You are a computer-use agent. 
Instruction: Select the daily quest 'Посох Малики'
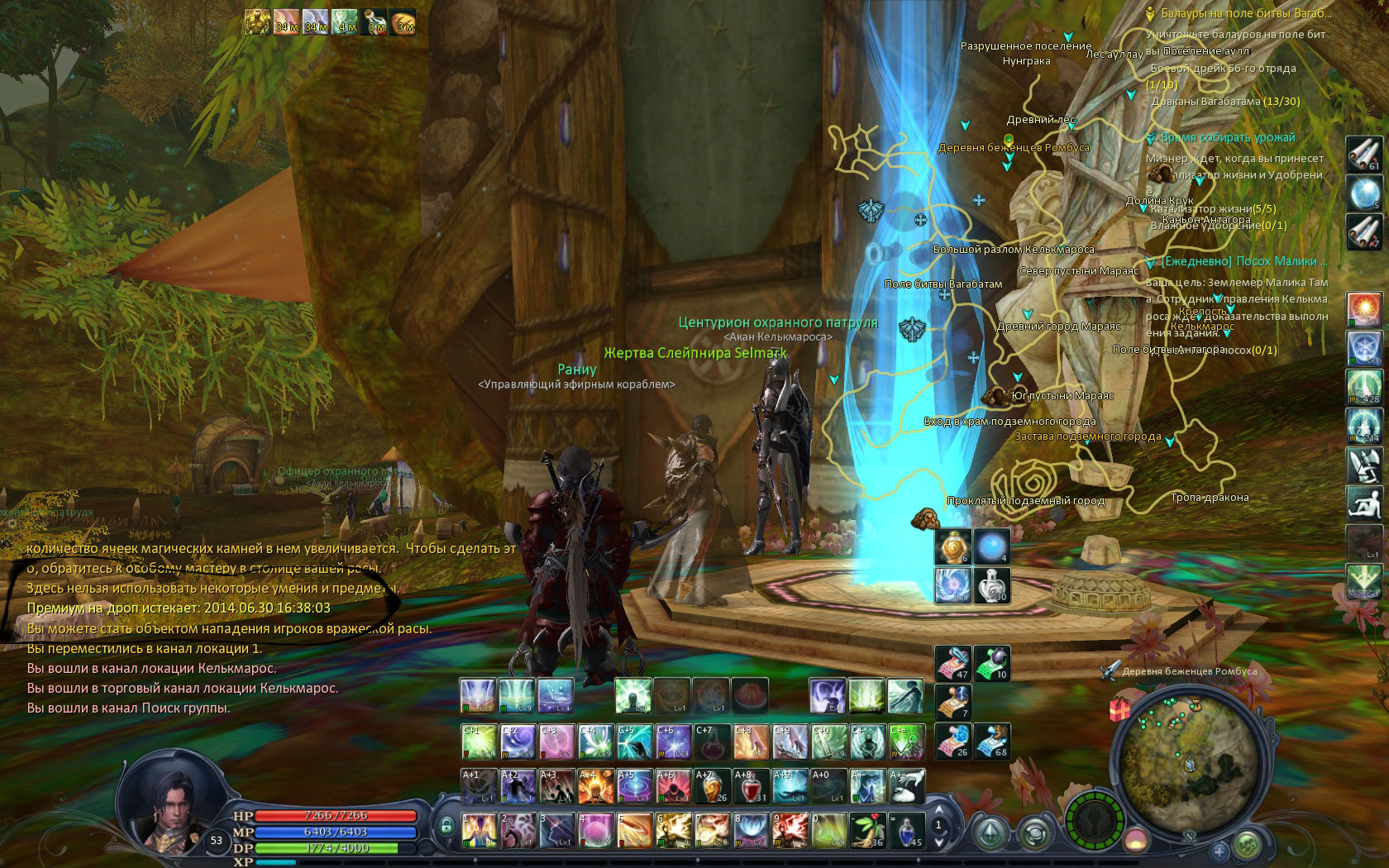tap(1244, 261)
